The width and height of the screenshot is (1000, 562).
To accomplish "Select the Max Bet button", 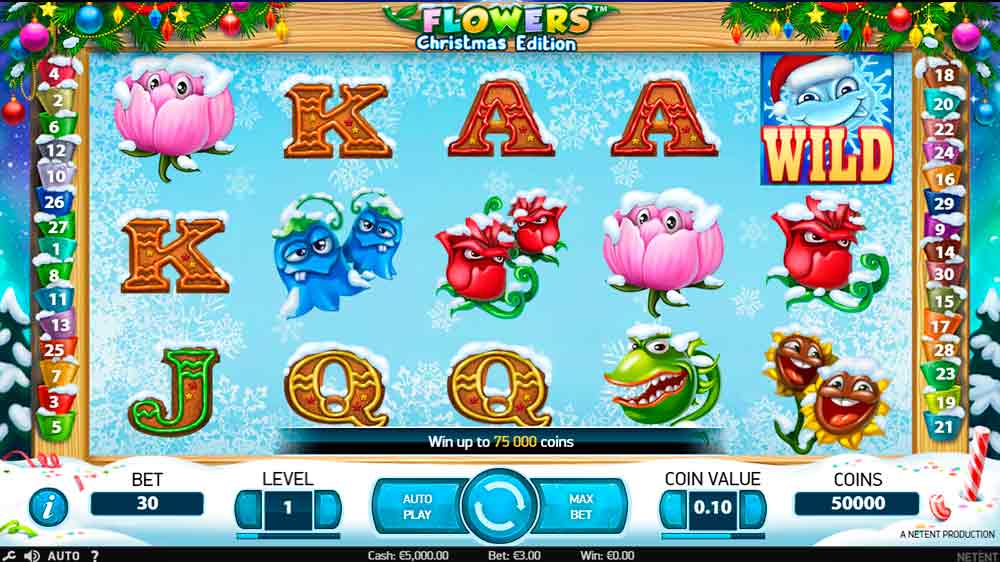I will [x=581, y=507].
